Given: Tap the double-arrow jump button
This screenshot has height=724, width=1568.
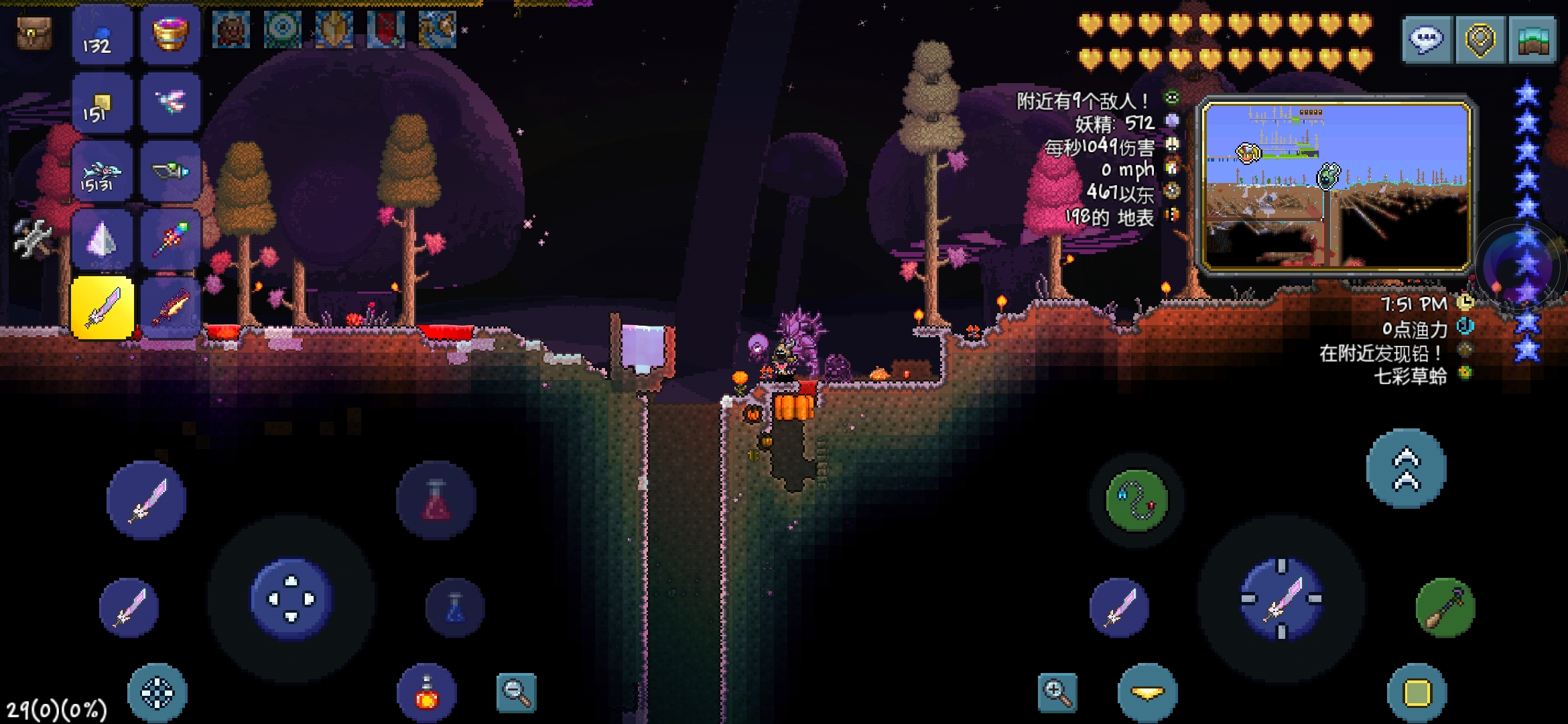Looking at the screenshot, I should pos(1406,469).
